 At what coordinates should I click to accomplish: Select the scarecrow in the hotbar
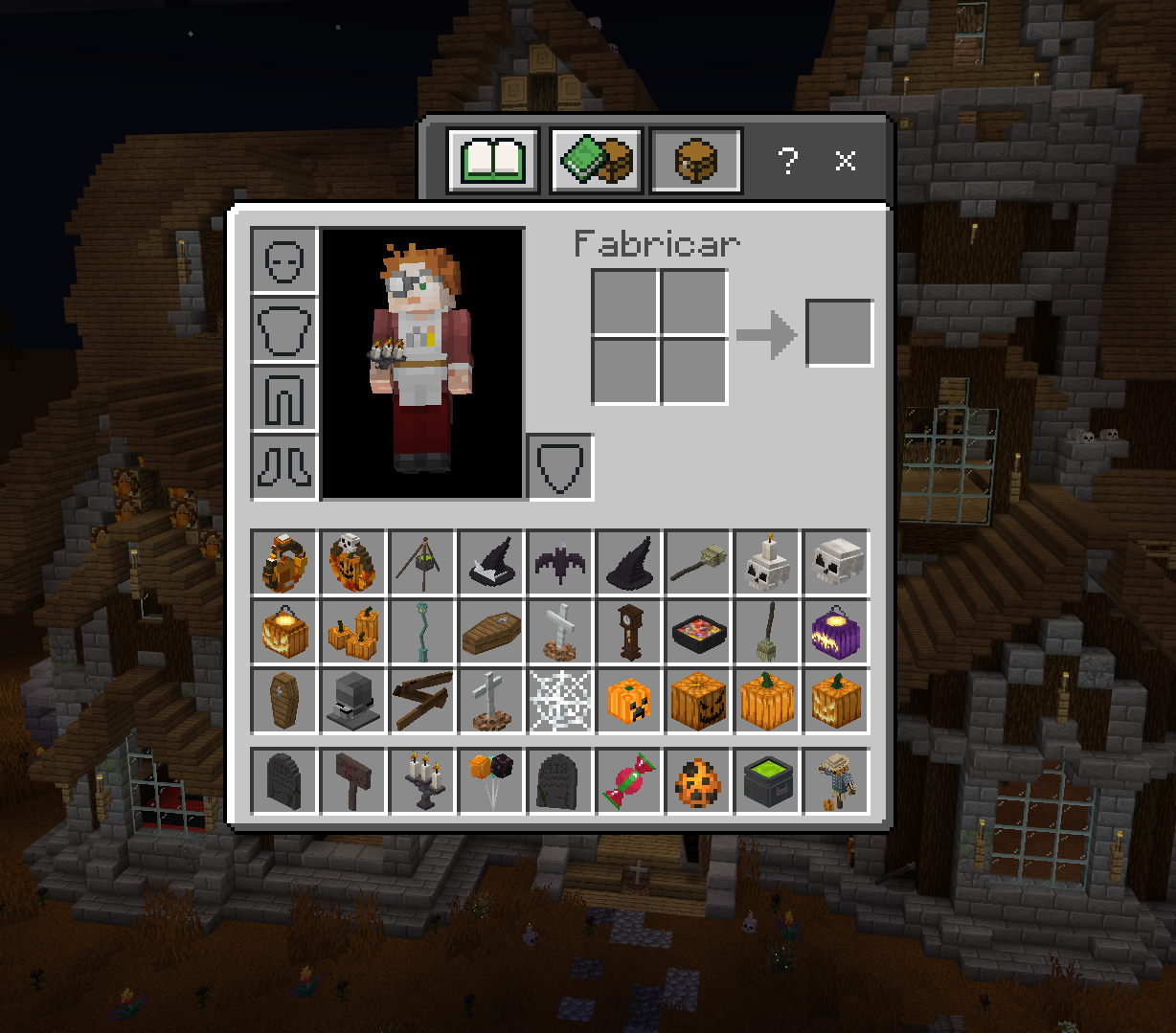point(836,781)
